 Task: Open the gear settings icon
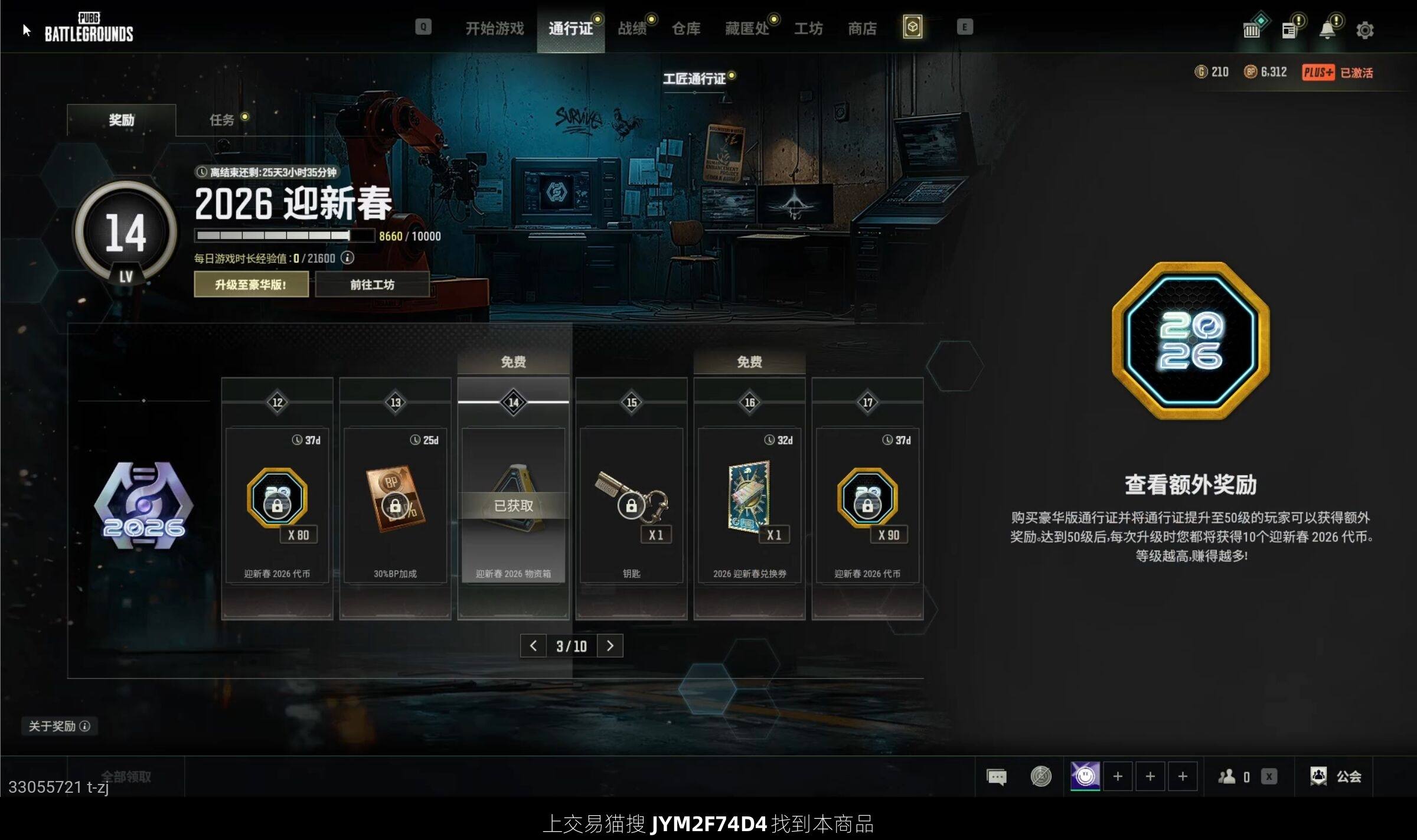pos(1364,30)
